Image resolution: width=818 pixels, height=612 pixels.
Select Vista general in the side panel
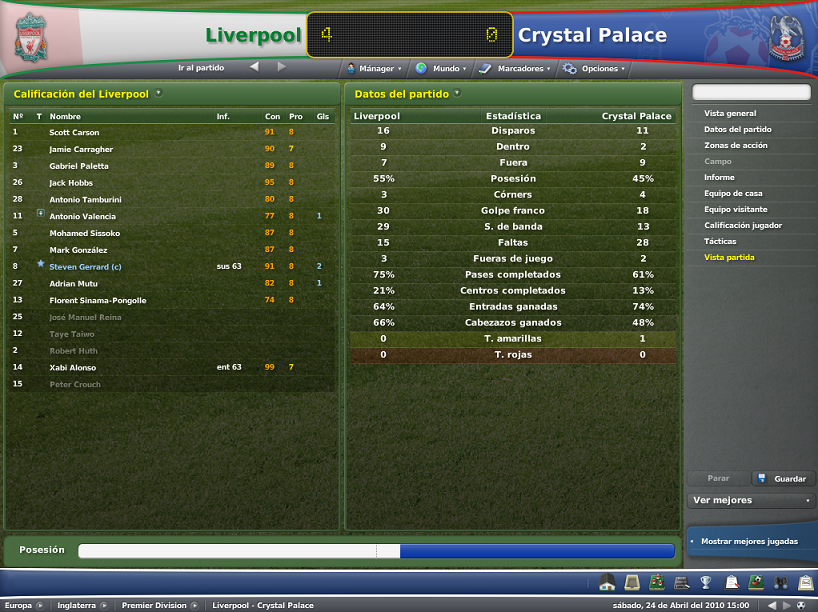click(x=730, y=113)
